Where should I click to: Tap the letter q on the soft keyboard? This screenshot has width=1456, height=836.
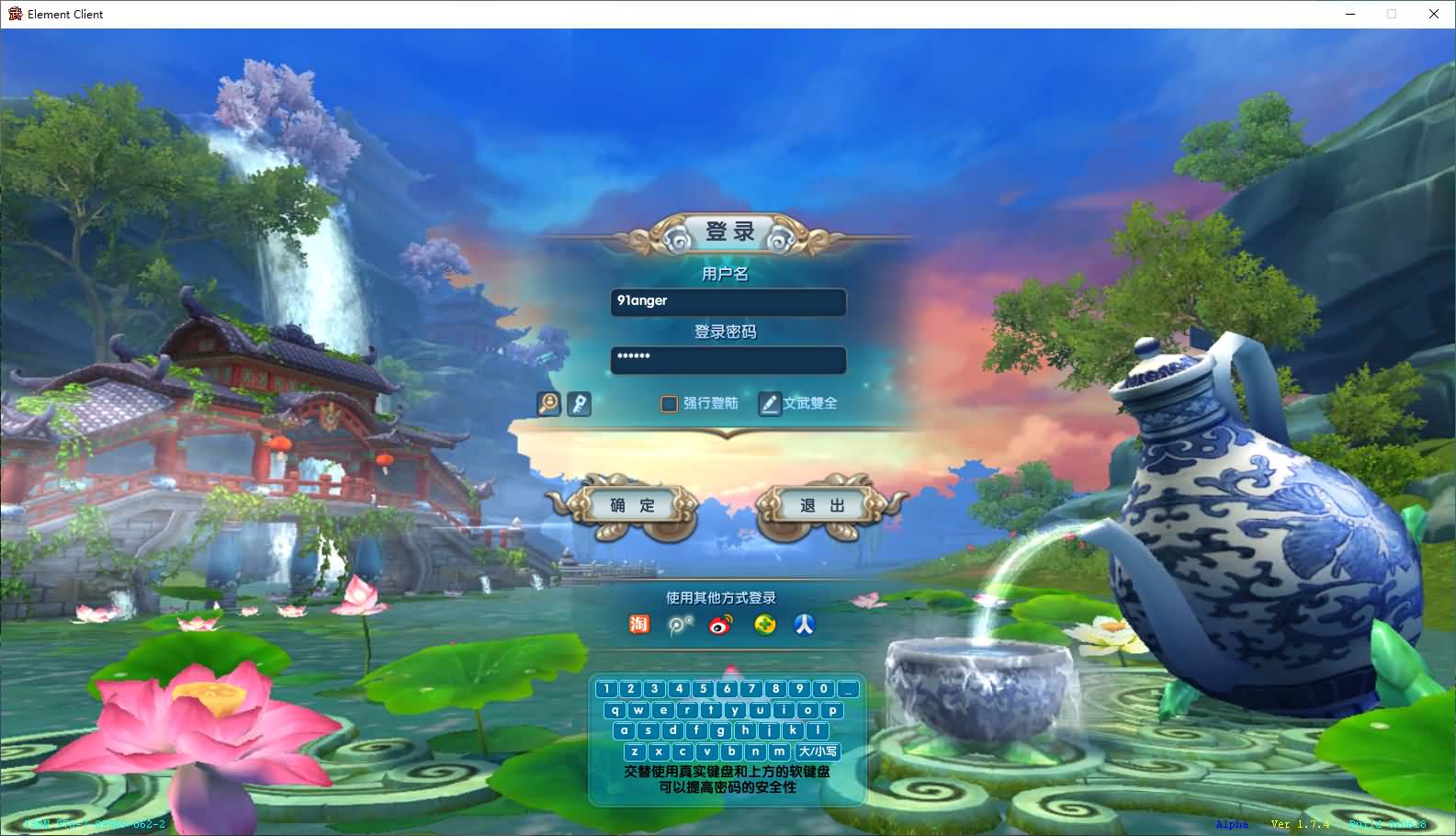pos(615,709)
